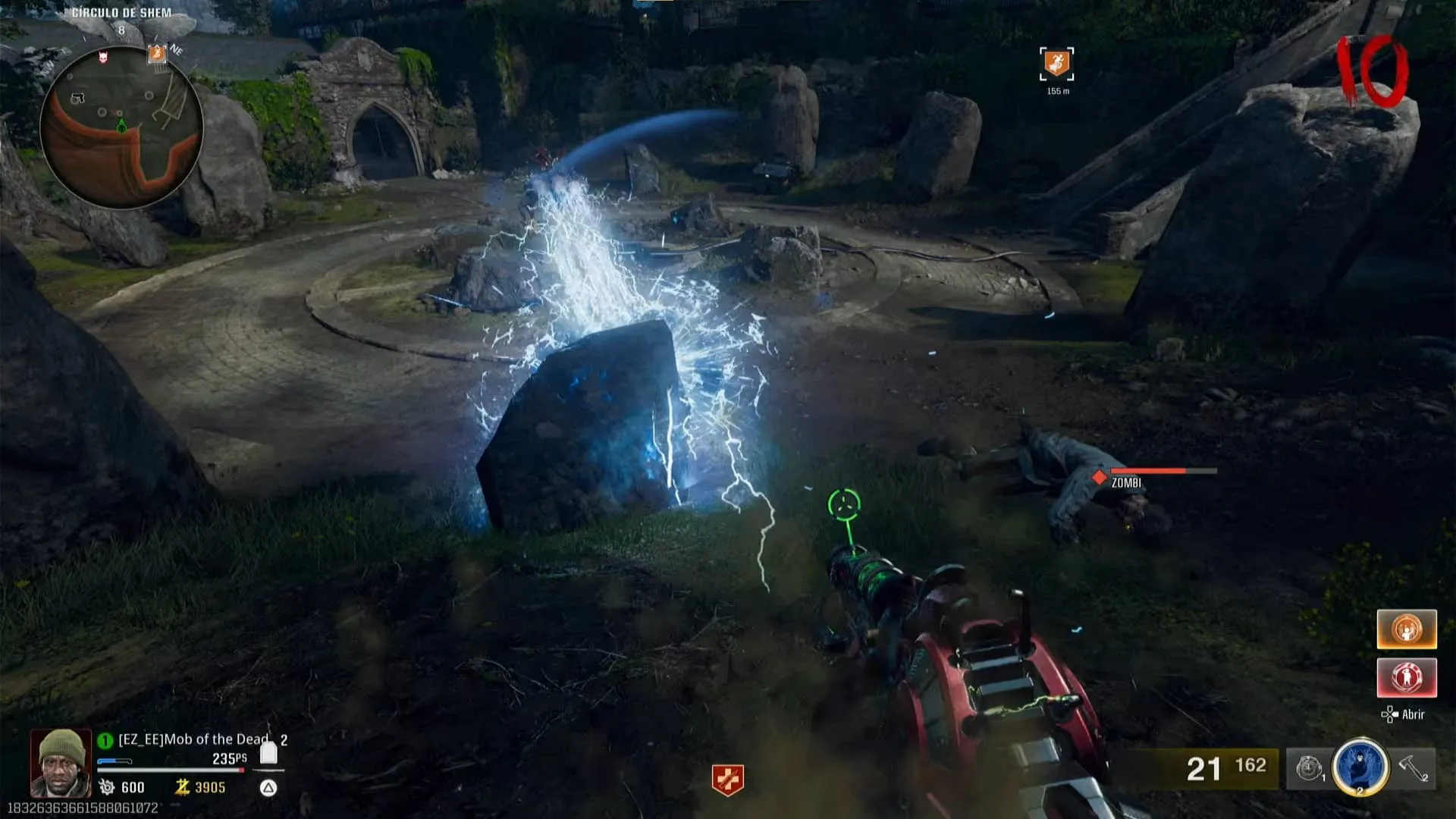Screen dimensions: 1456x819
Task: Select the red skull marker on minimap
Action: (103, 57)
